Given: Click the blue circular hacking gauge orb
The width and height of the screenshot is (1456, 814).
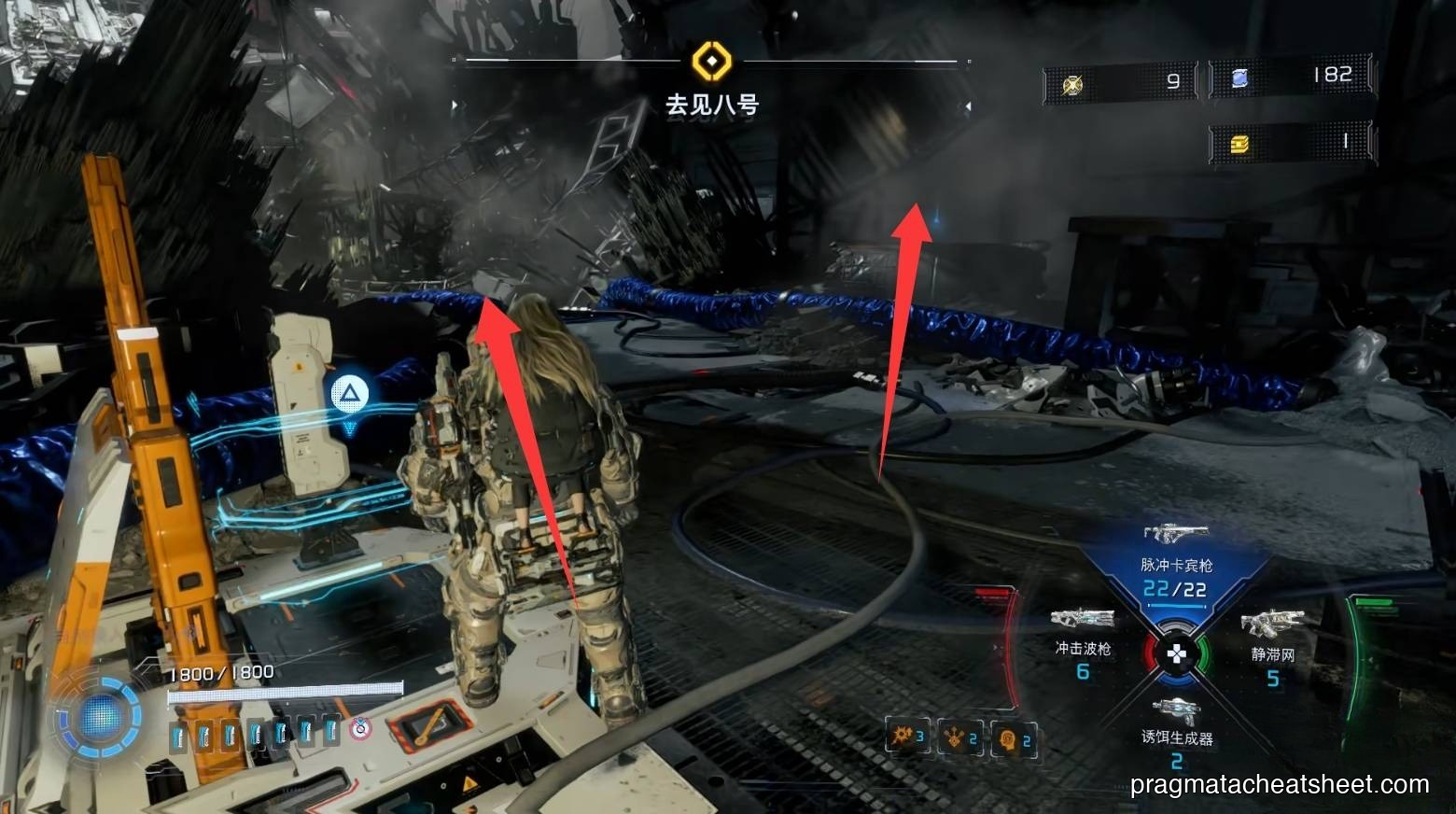Looking at the screenshot, I should [98, 717].
